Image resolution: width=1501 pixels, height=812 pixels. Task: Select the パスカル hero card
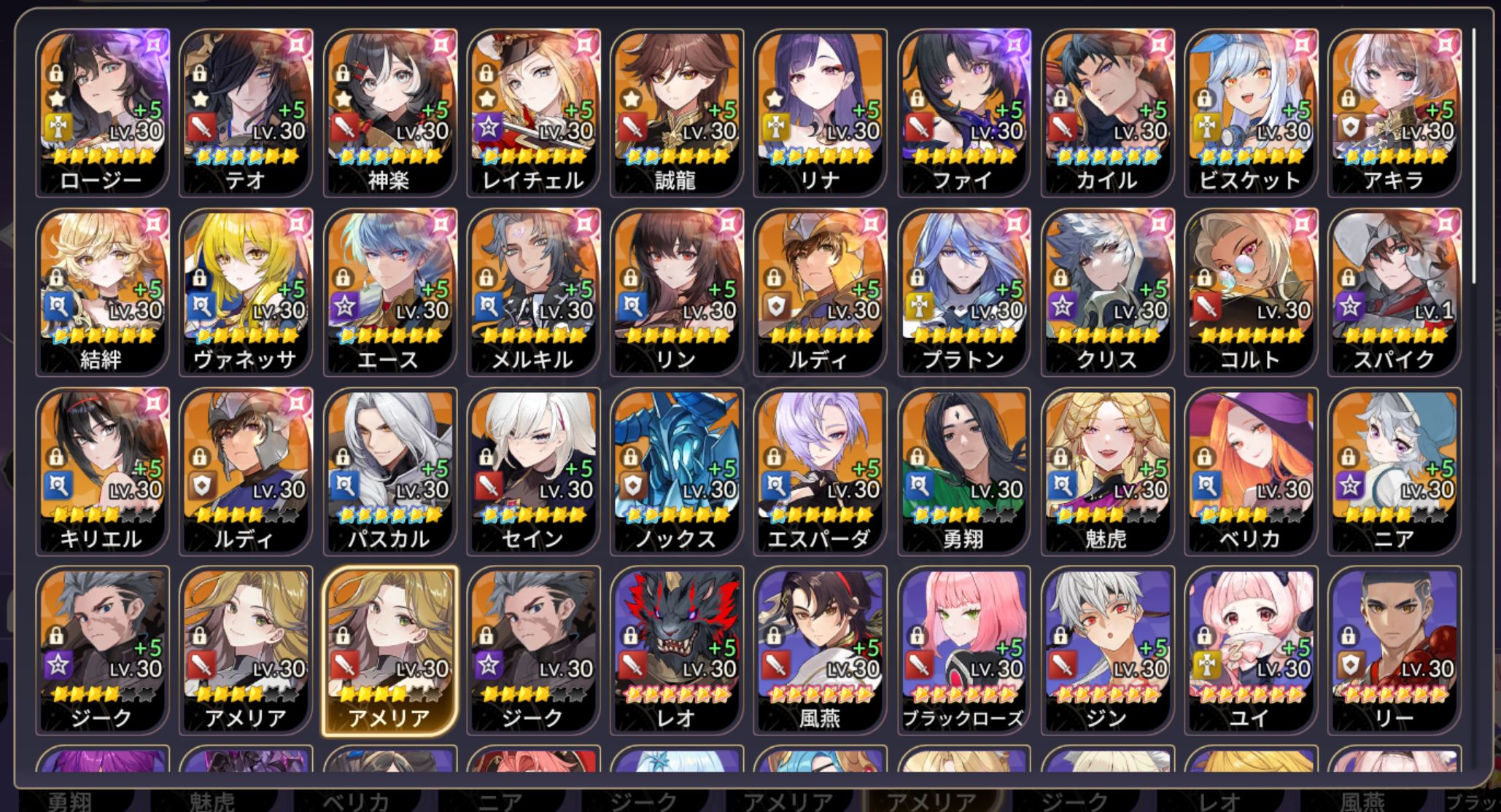click(x=389, y=471)
